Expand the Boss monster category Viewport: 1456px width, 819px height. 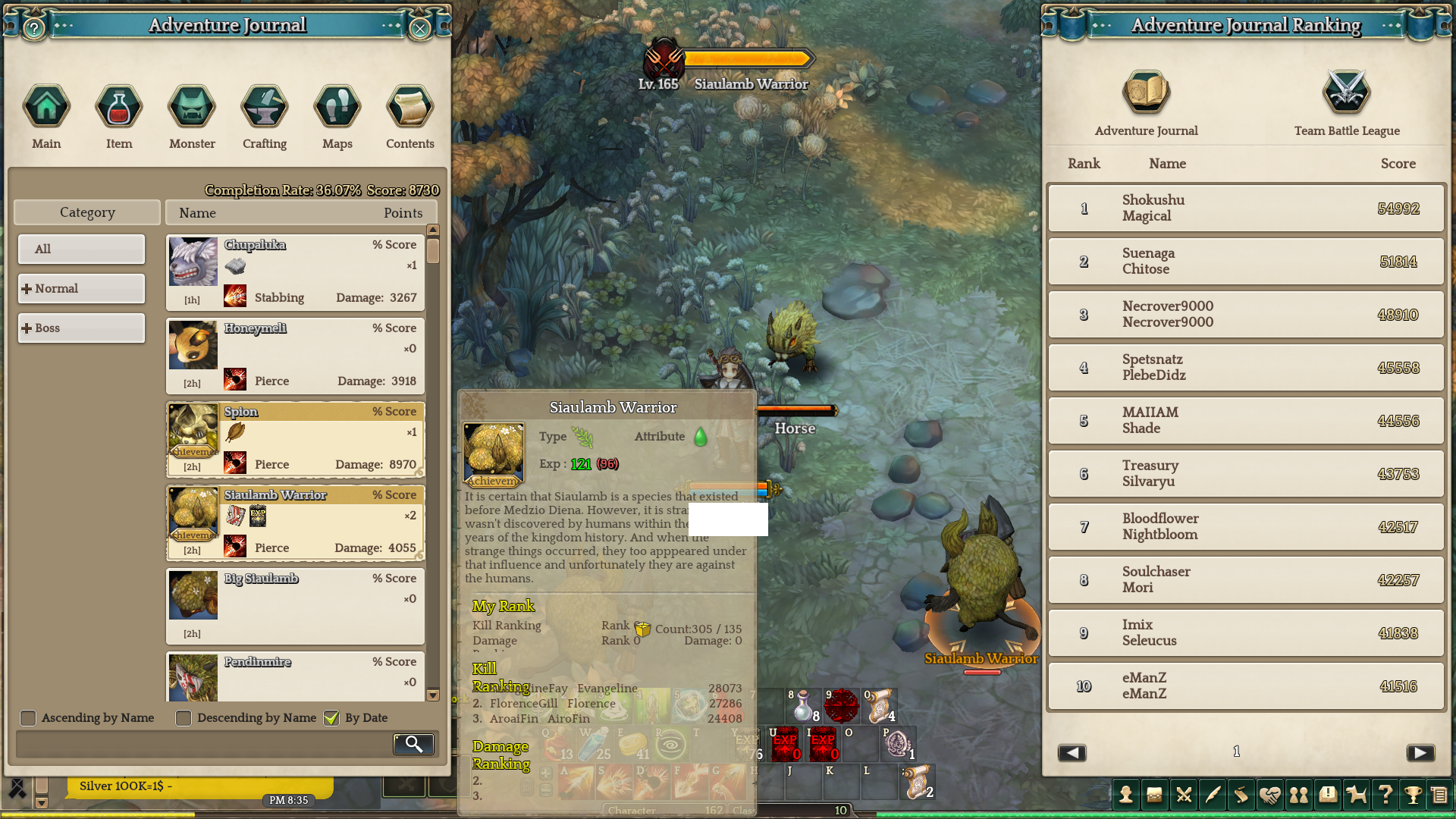(81, 328)
